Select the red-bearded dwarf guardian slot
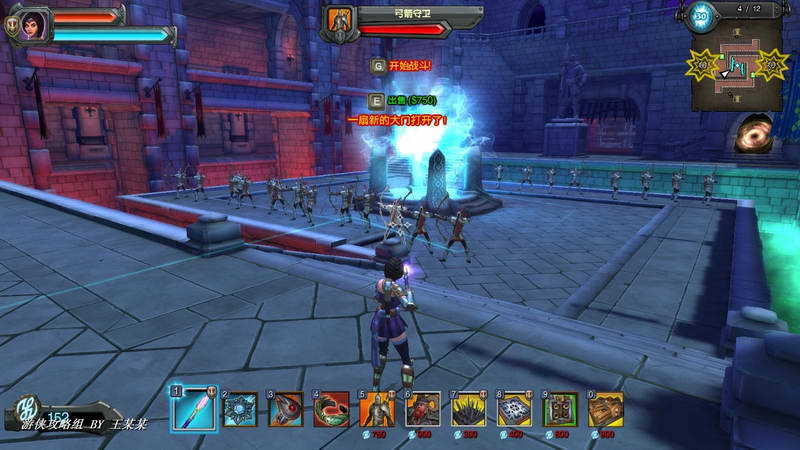 [423, 409]
